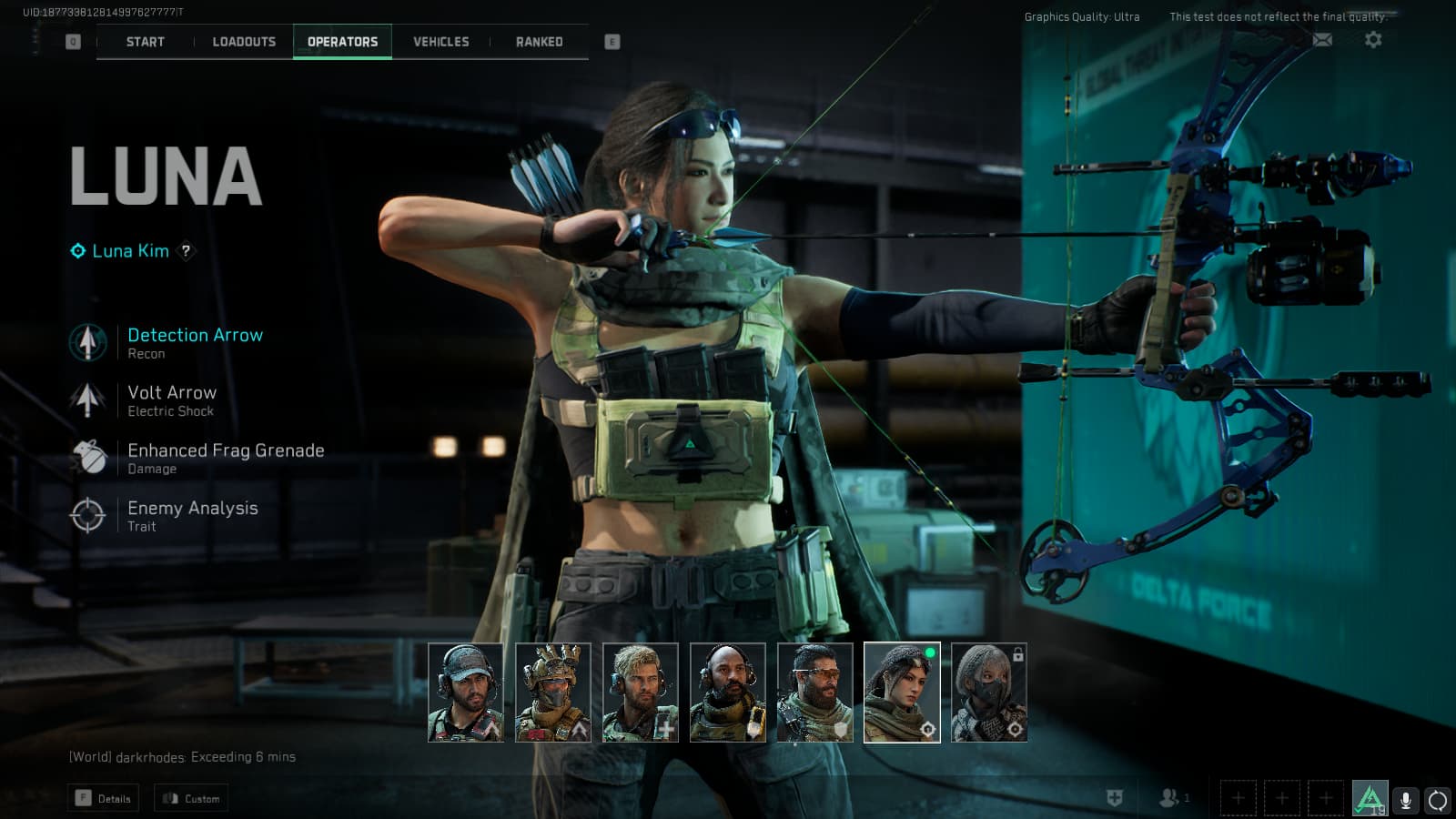Pick the blond operator with a headset
Image resolution: width=1456 pixels, height=819 pixels.
(x=640, y=693)
